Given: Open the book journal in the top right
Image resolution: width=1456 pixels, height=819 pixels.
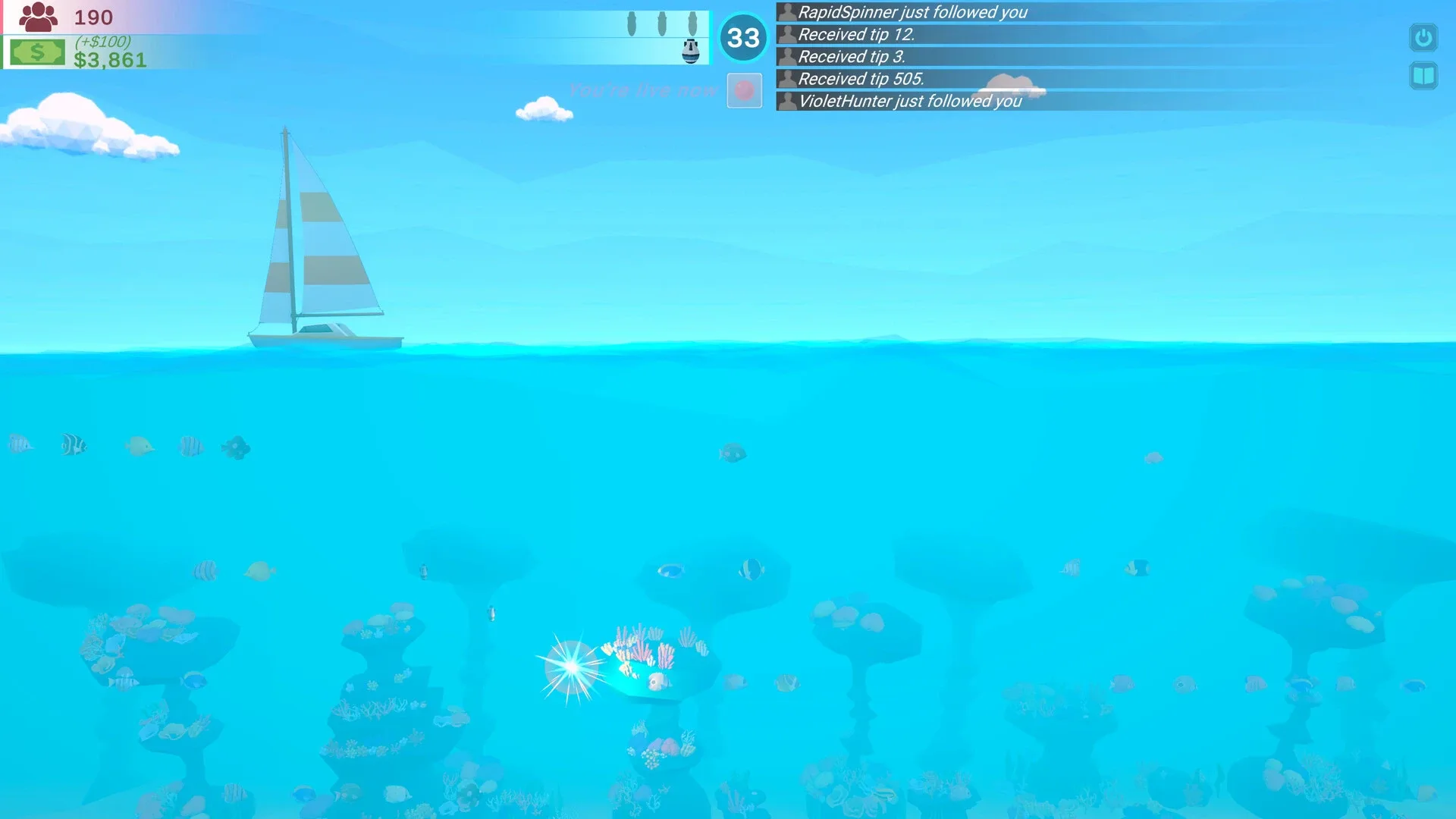Looking at the screenshot, I should [1423, 75].
